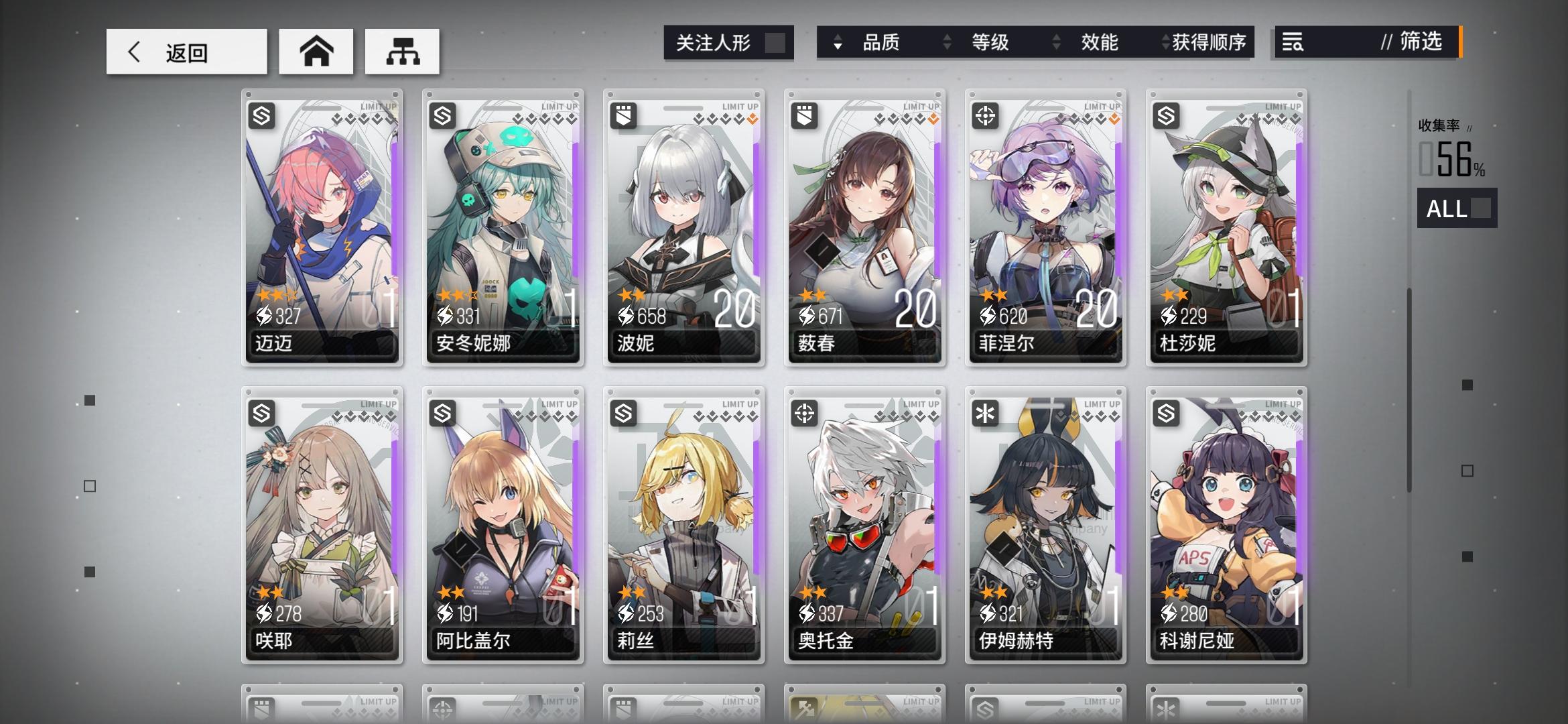Click the home icon in the top bar
Image resolution: width=1568 pixels, height=724 pixels.
coord(315,50)
